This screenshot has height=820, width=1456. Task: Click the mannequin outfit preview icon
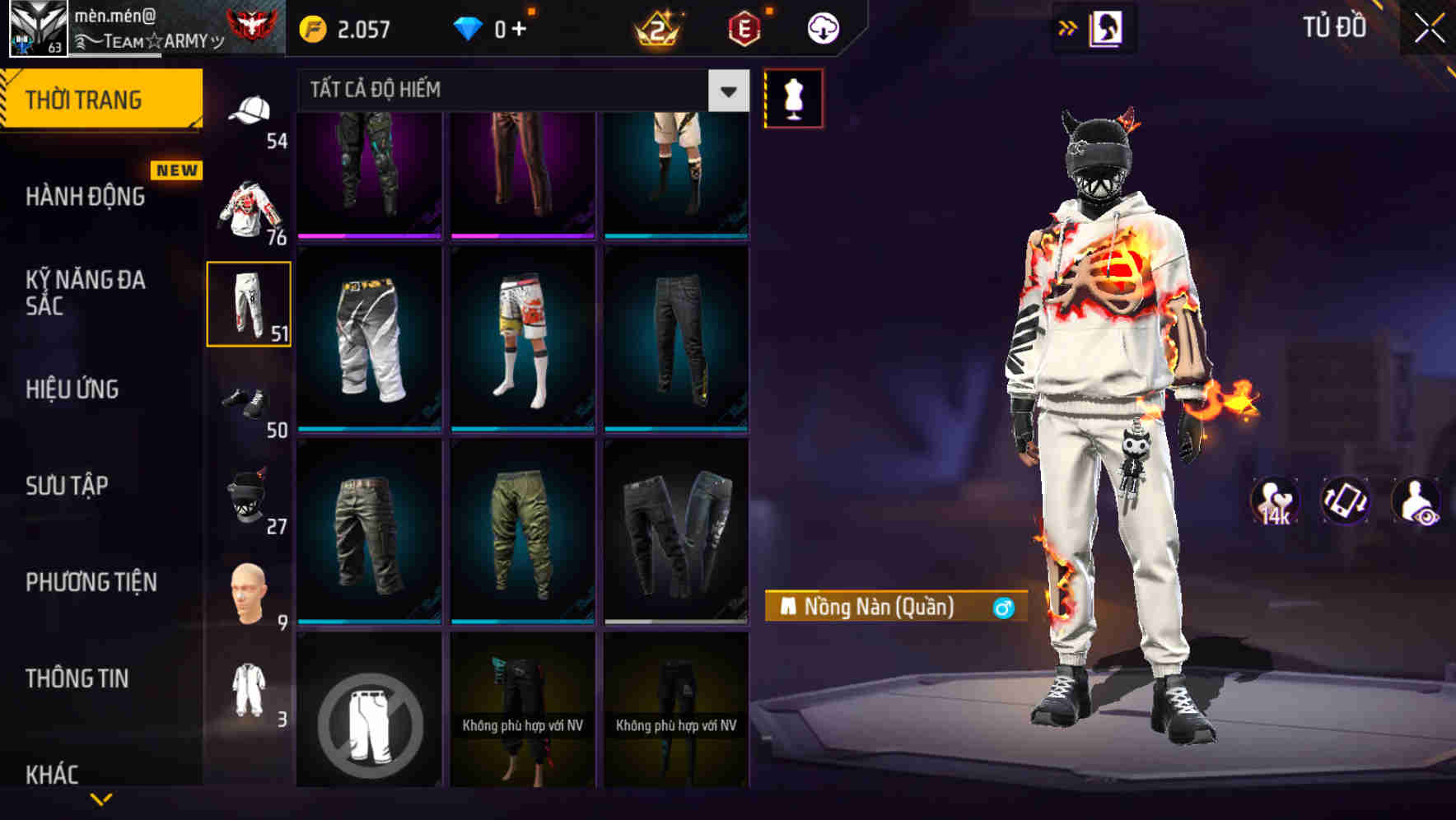(793, 97)
